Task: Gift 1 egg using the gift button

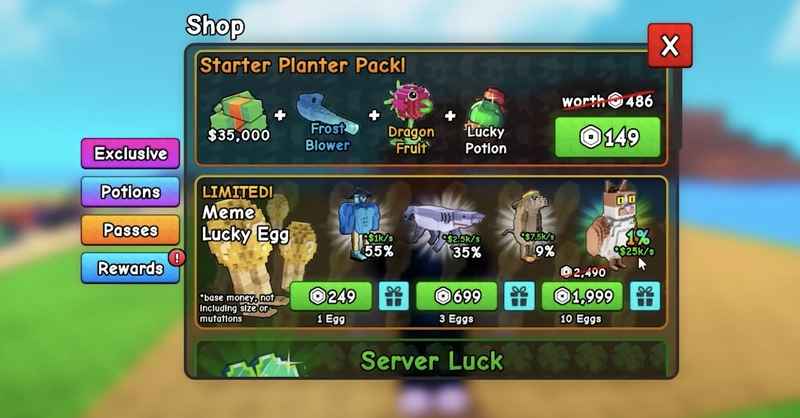Action: pos(393,297)
